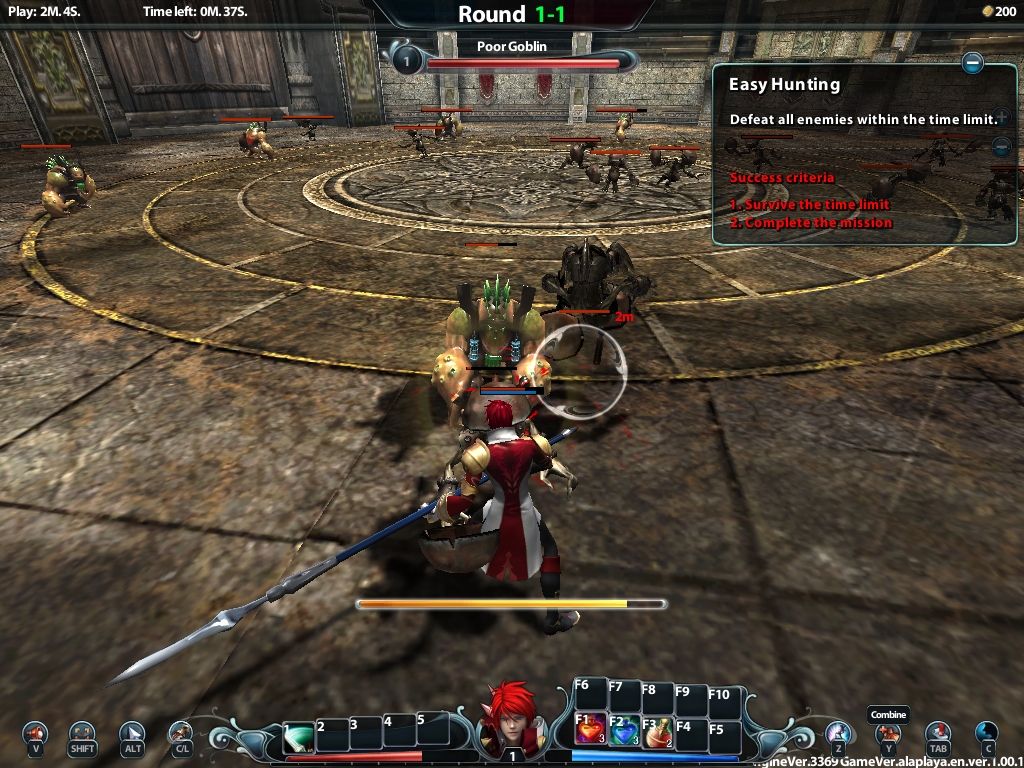Click the lower minus button in mission panel

pyautogui.click(x=1001, y=147)
